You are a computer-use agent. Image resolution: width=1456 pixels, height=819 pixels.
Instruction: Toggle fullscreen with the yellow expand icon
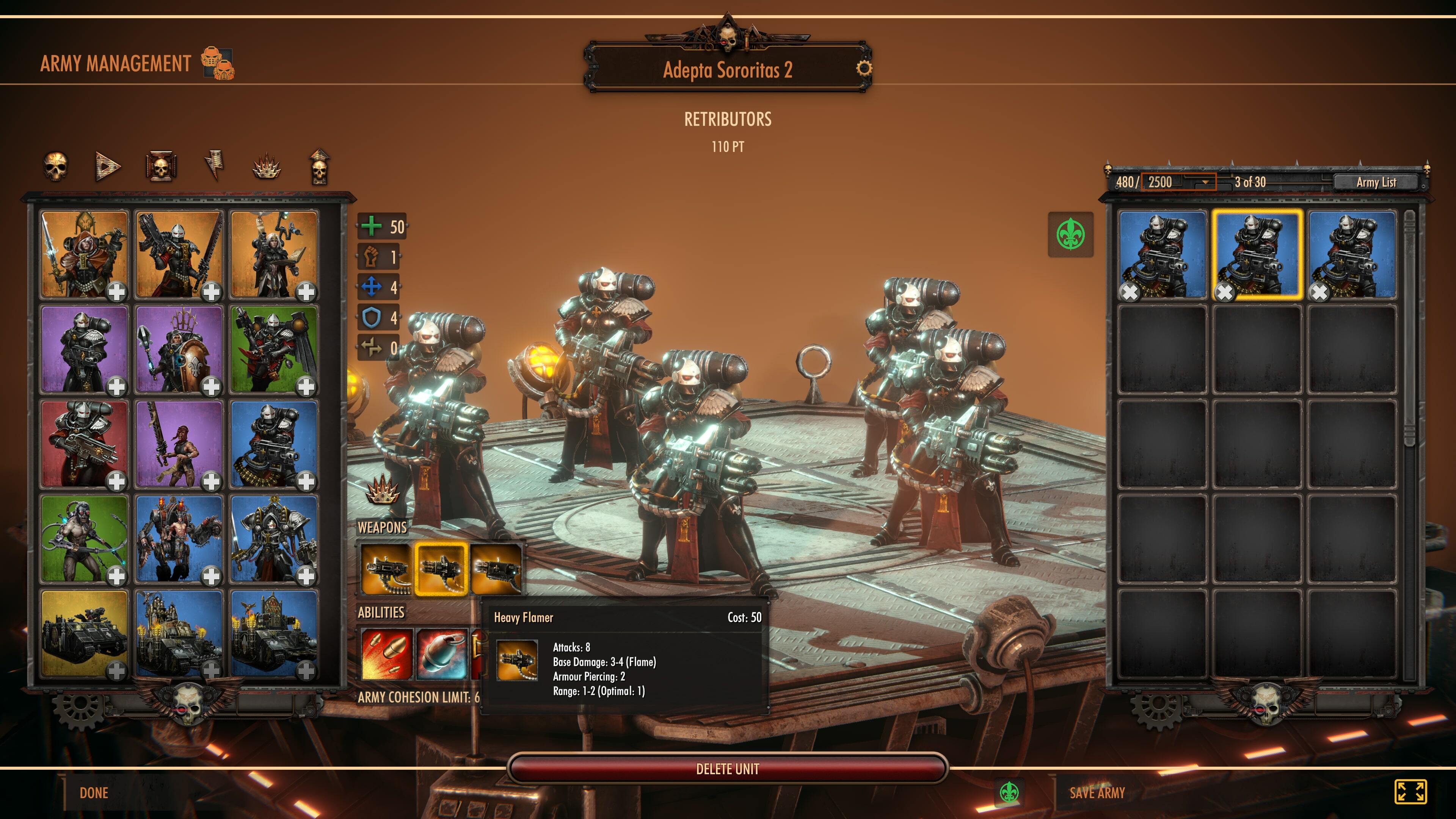1410,791
